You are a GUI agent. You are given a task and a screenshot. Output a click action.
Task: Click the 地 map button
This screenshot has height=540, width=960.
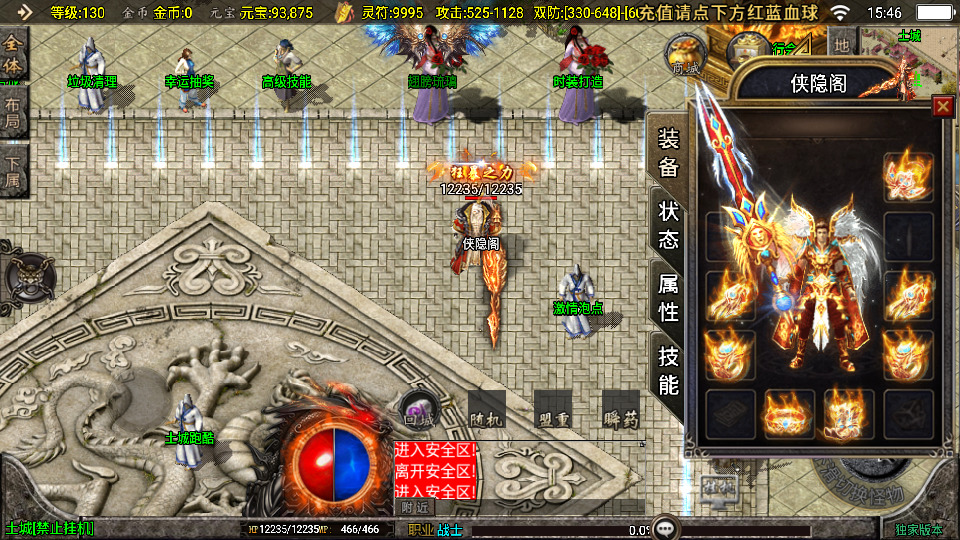842,45
